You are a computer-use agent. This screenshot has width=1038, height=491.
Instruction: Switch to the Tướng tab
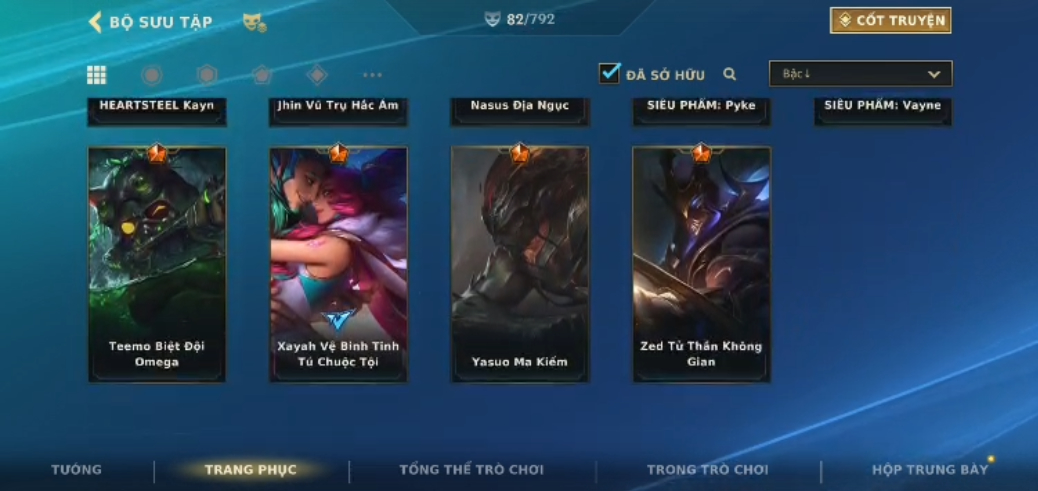[x=77, y=470]
